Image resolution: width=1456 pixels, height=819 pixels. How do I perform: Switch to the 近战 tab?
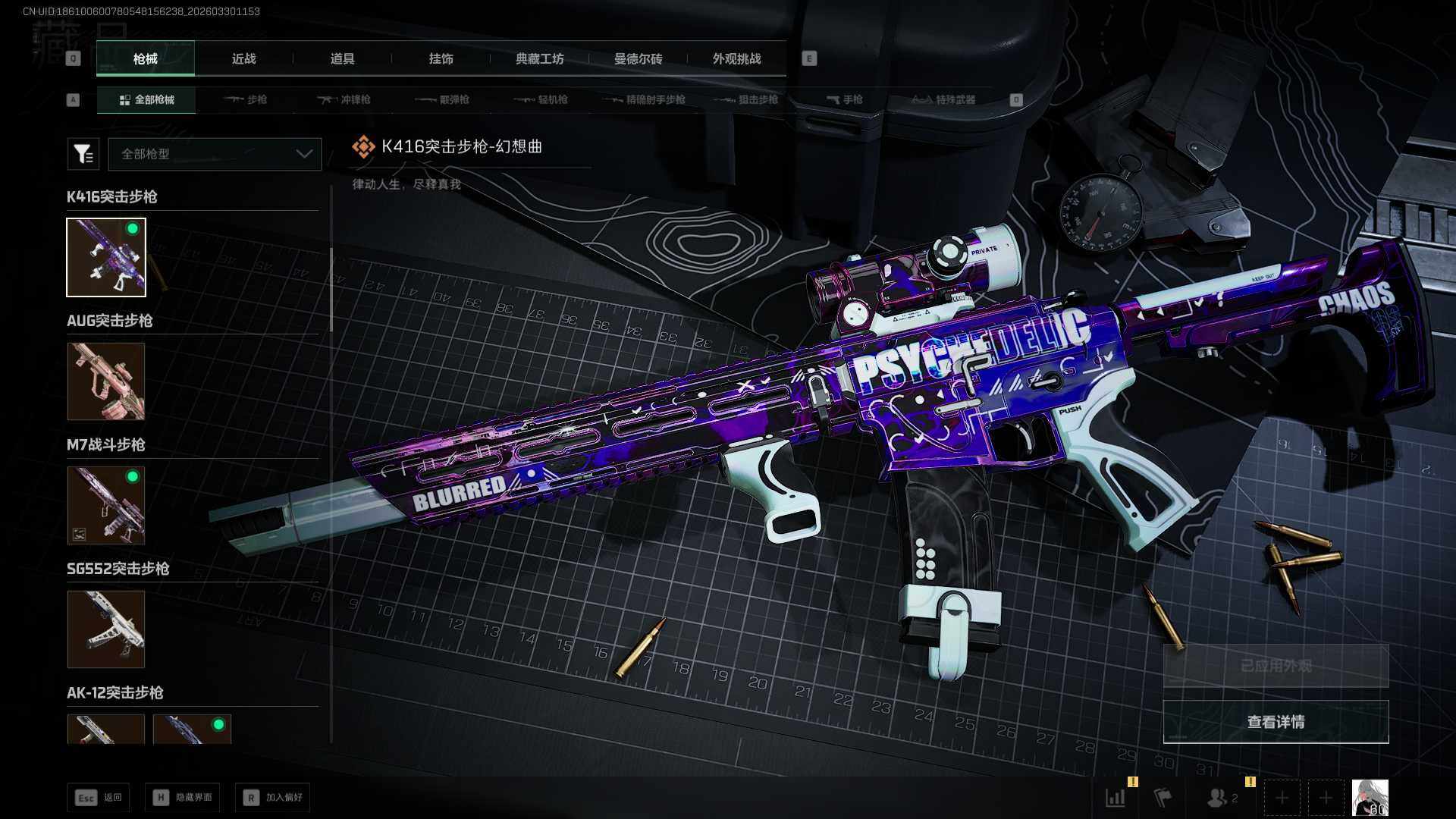click(x=243, y=58)
